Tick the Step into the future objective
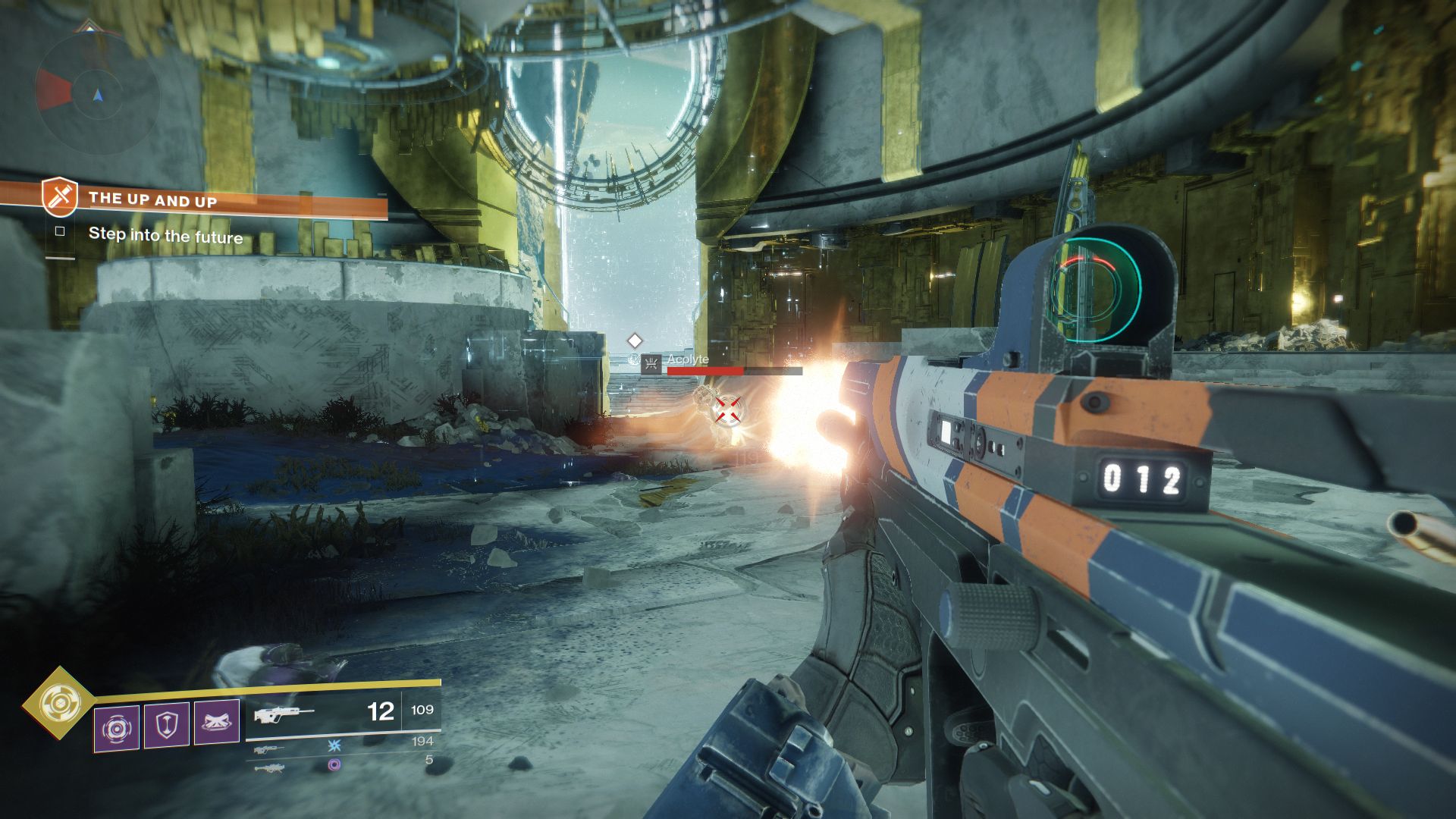This screenshot has width=1456, height=819. (x=60, y=232)
